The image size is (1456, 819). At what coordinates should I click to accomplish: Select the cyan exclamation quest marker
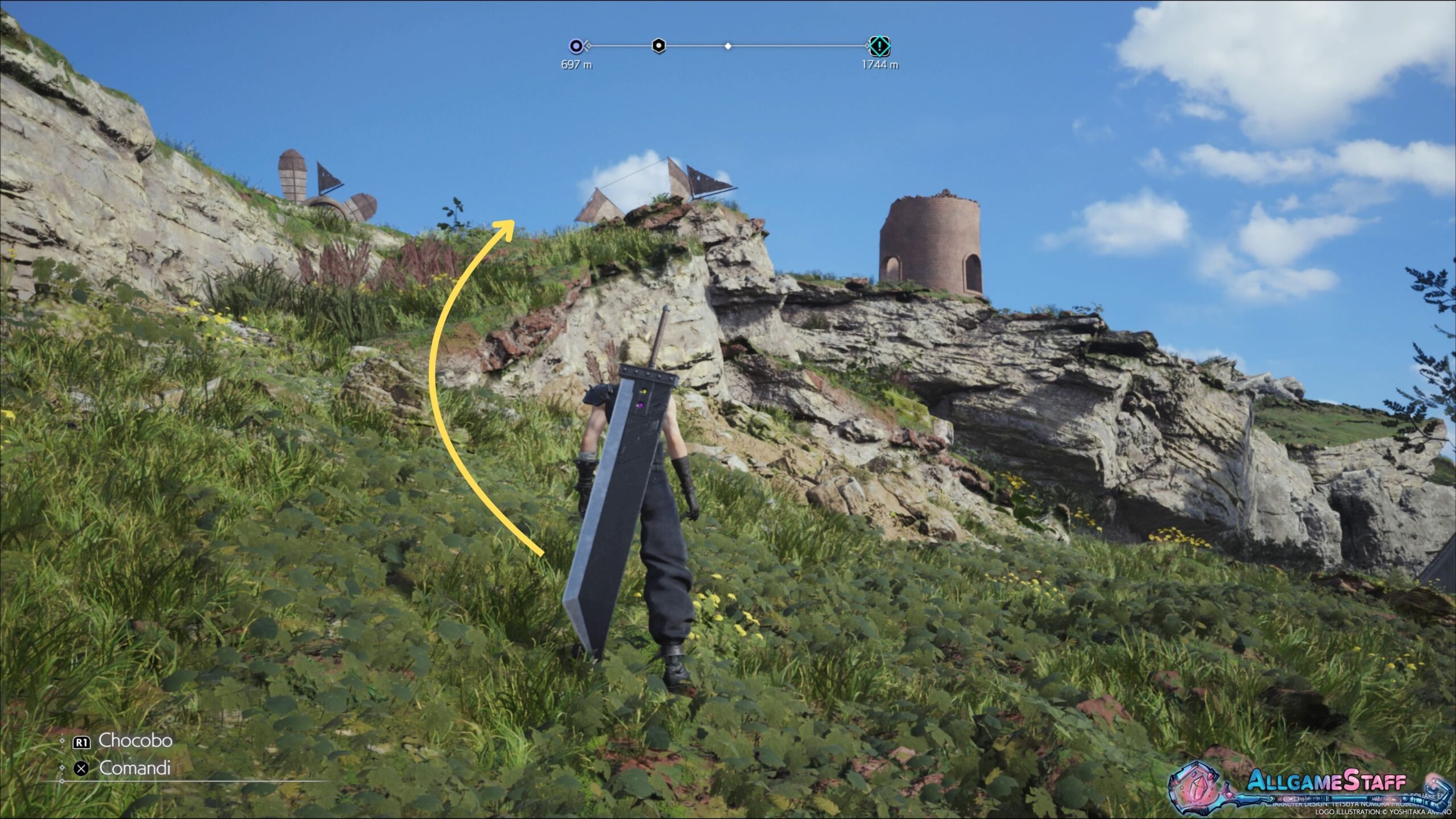coord(879,45)
